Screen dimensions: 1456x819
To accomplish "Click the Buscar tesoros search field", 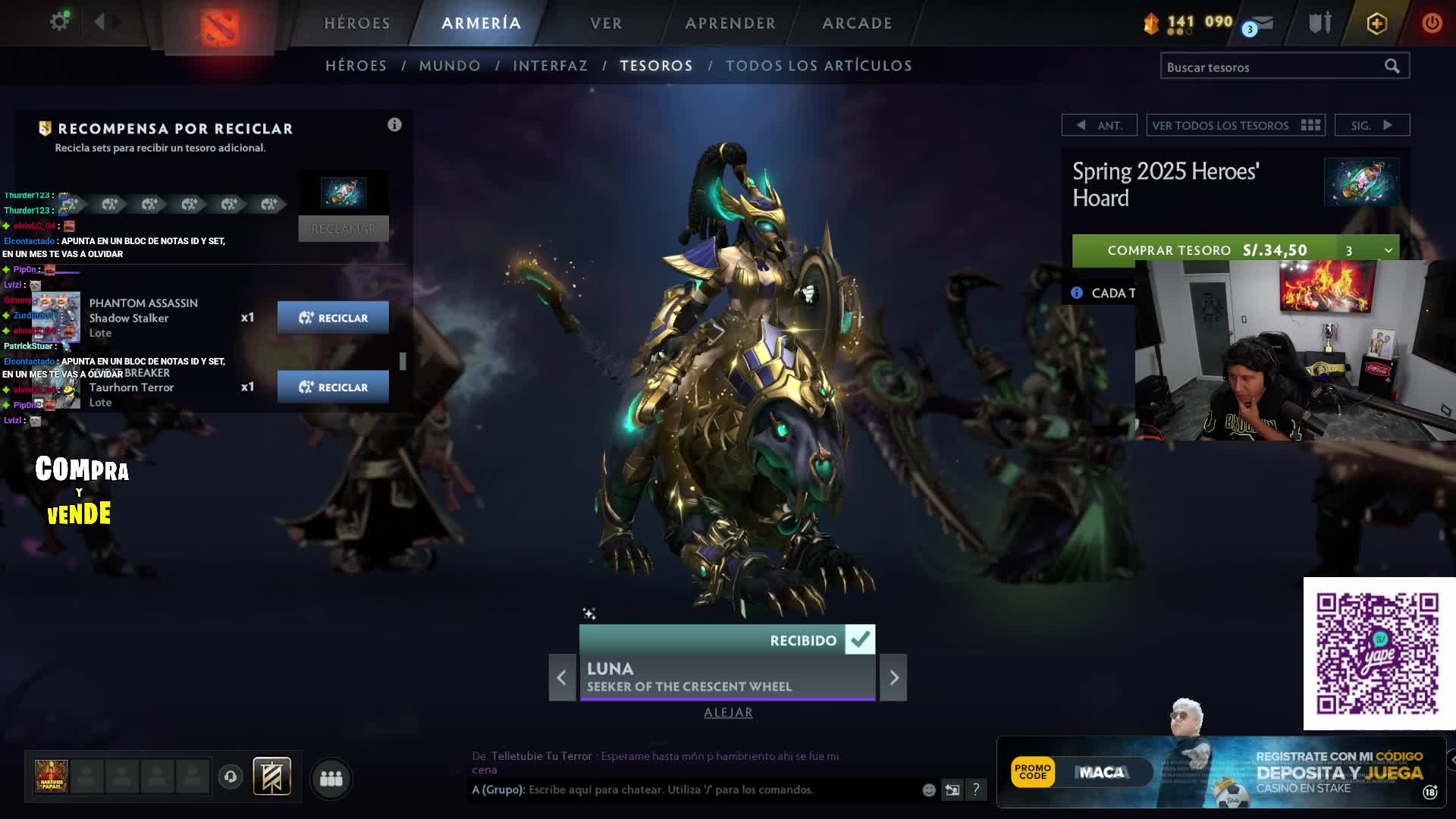I will pos(1274,67).
